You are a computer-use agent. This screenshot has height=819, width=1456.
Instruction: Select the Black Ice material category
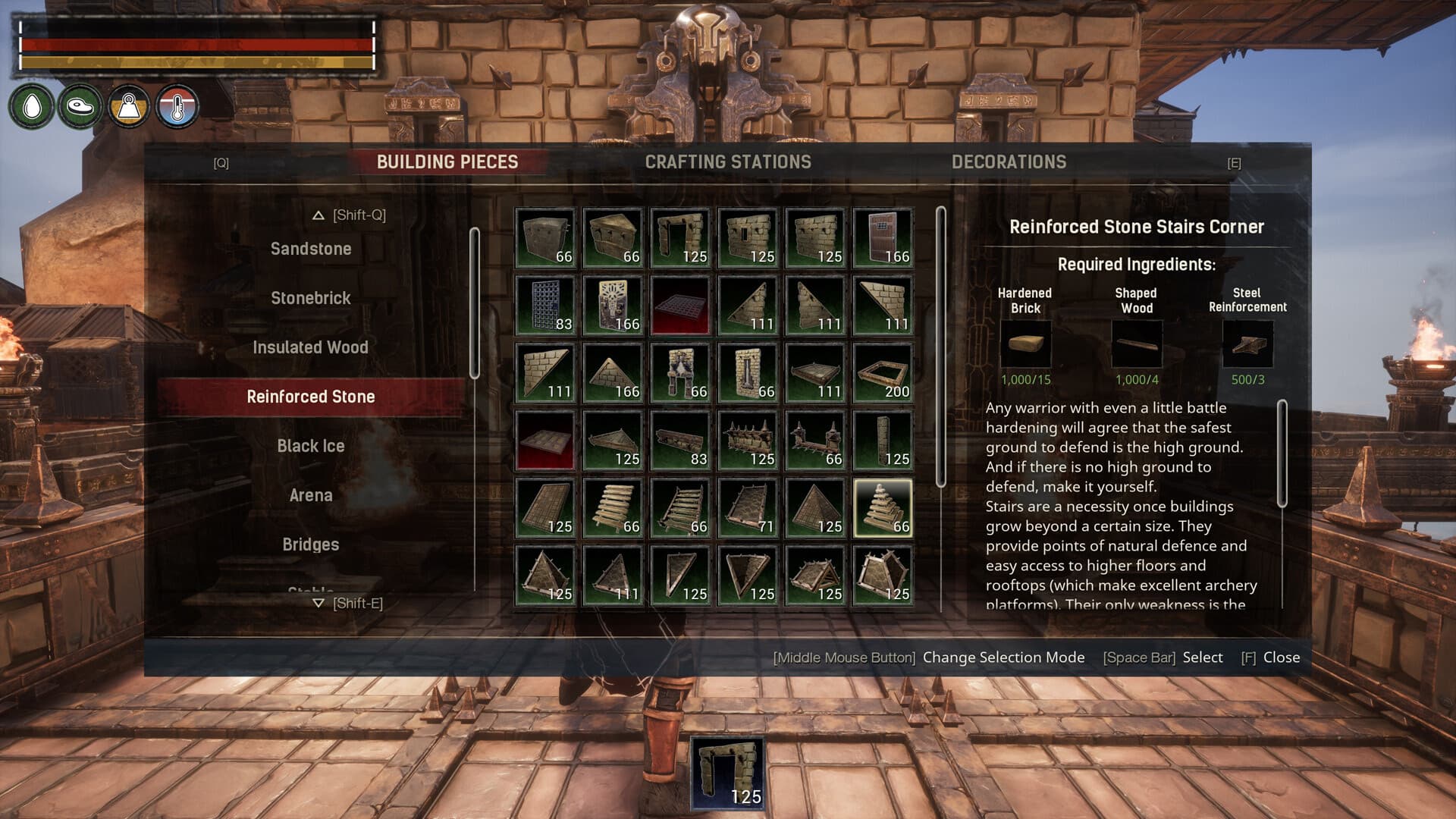coord(312,446)
